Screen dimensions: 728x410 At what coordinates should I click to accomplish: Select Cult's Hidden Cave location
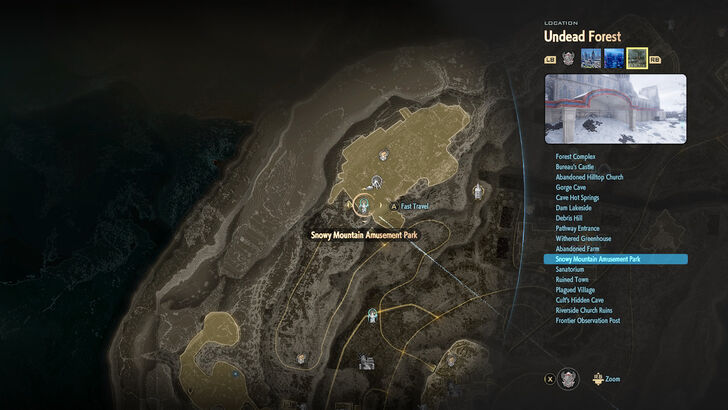click(580, 300)
